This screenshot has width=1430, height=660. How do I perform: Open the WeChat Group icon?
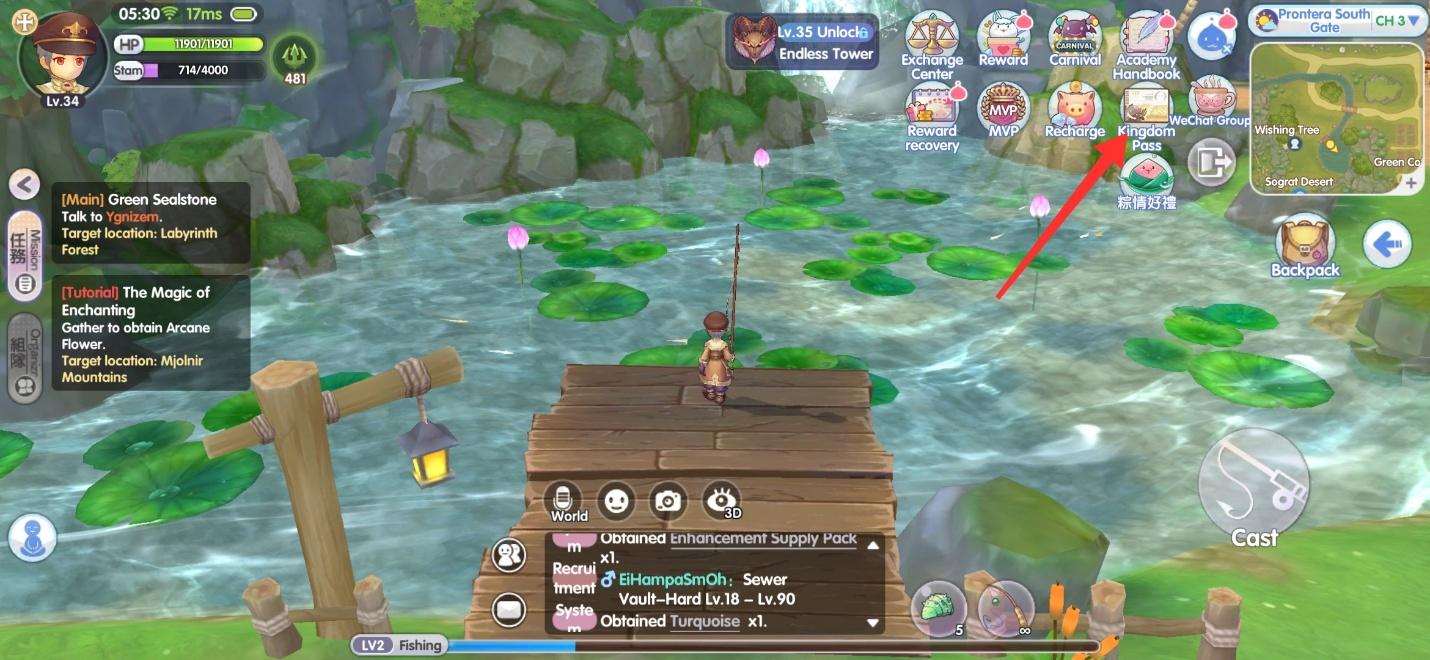[1210, 102]
